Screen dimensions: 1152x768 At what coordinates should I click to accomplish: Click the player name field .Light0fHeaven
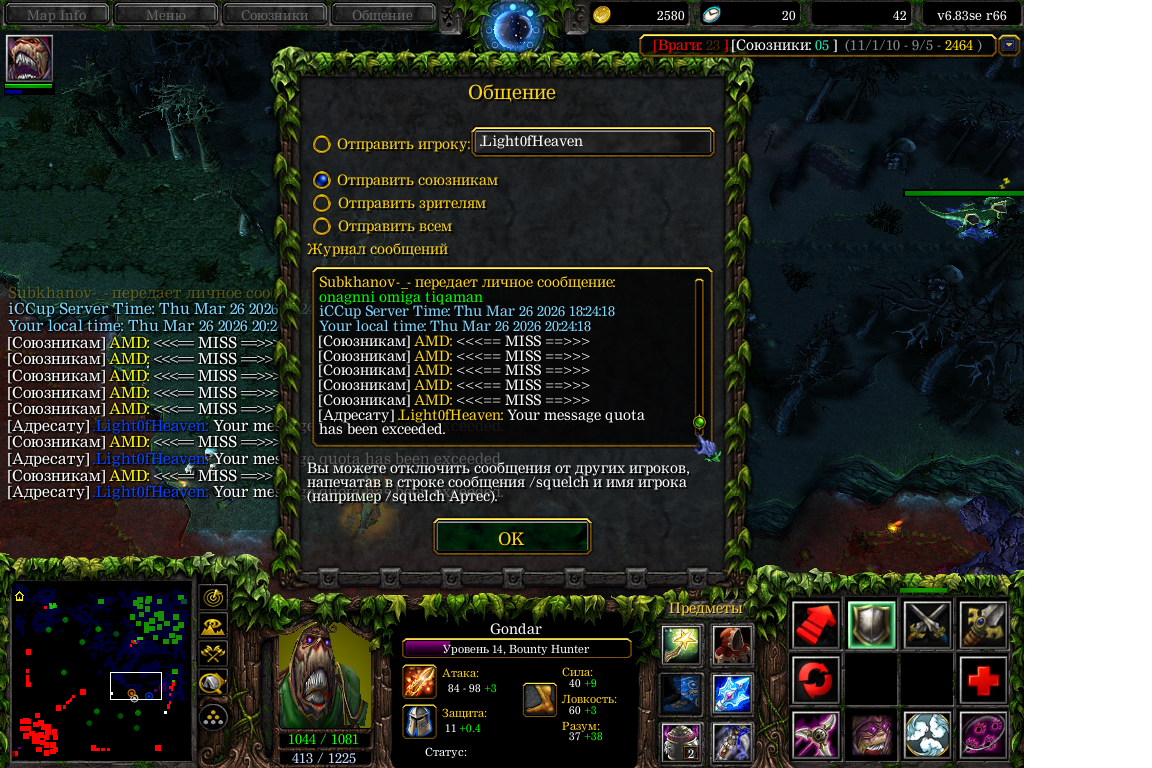point(593,142)
